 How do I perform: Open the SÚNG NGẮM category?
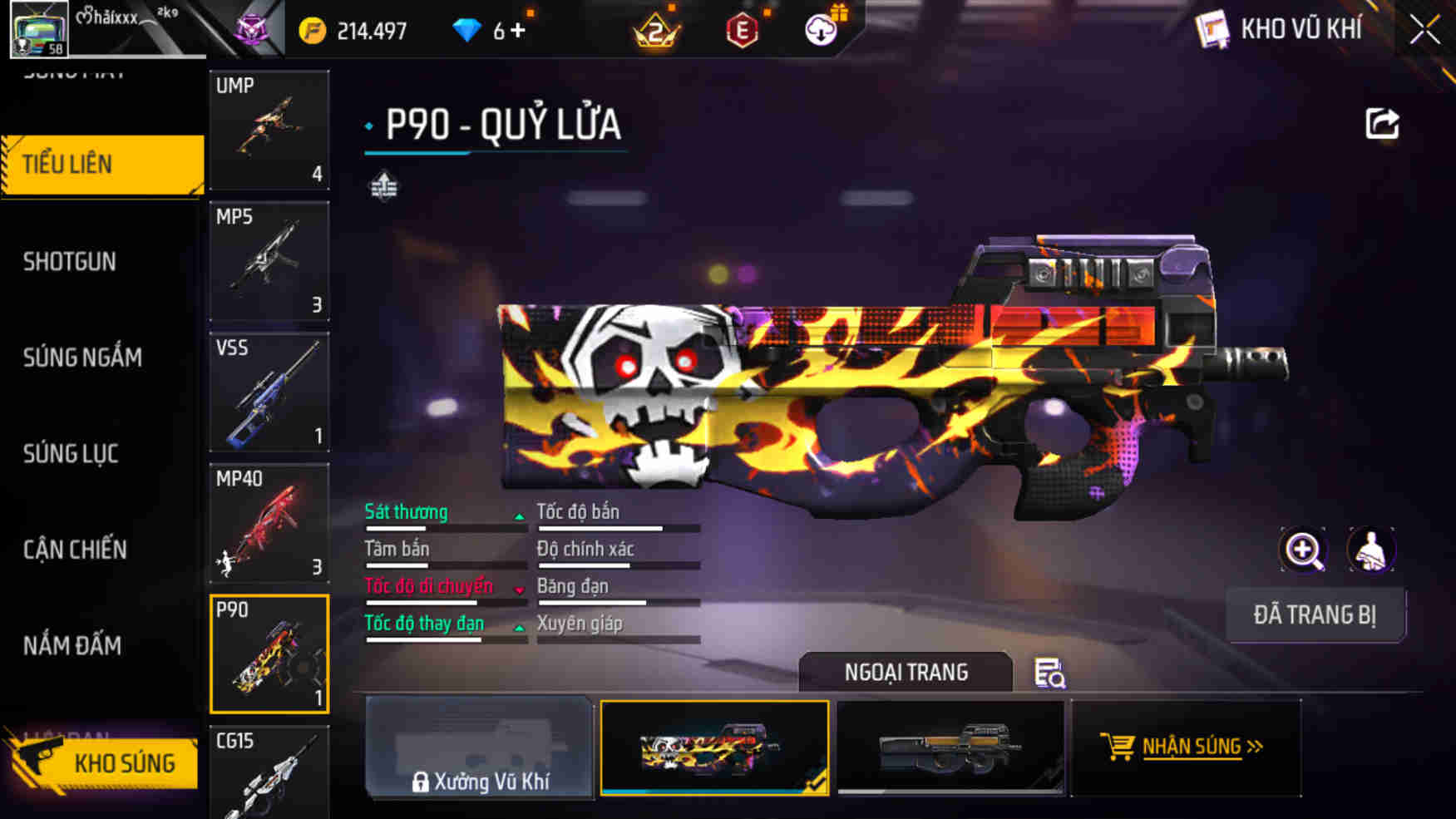coord(81,358)
